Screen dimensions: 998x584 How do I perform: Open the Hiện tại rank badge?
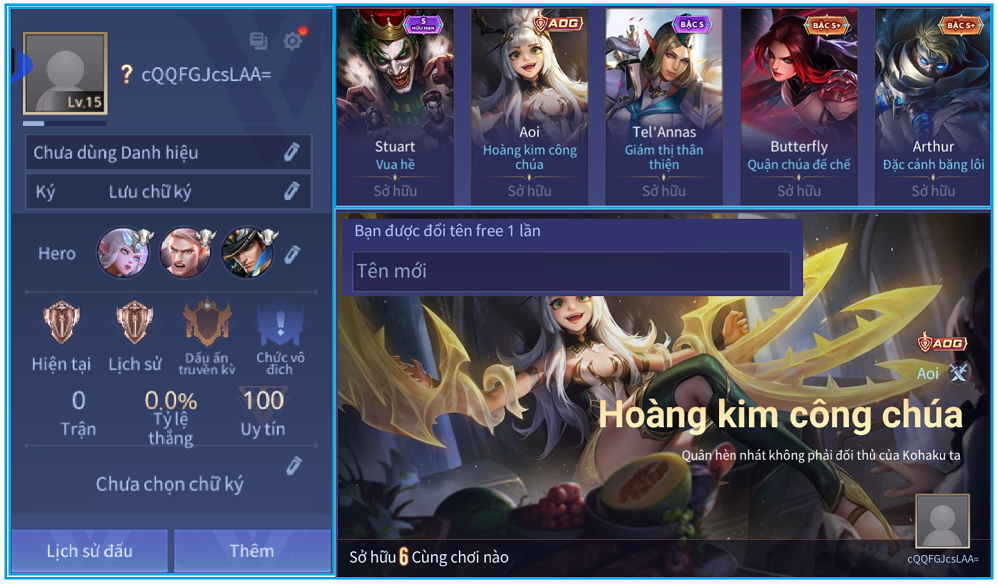[x=61, y=324]
